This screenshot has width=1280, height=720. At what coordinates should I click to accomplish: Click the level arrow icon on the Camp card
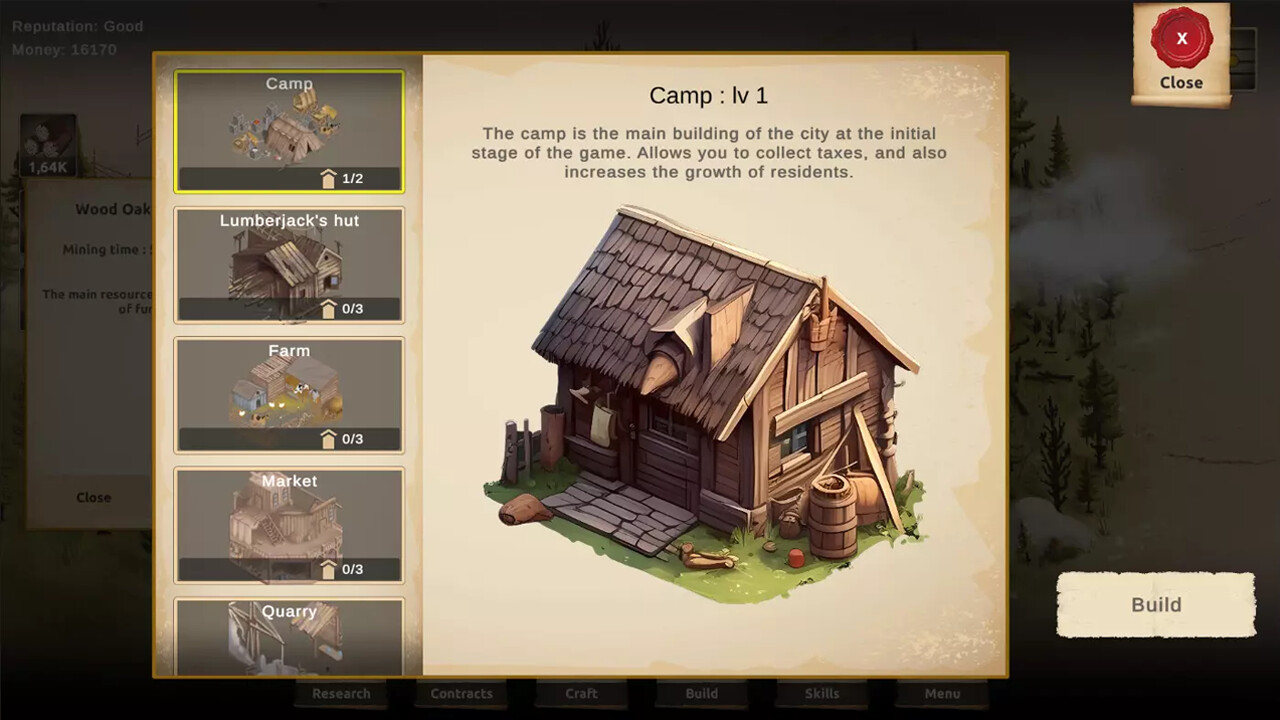click(328, 178)
